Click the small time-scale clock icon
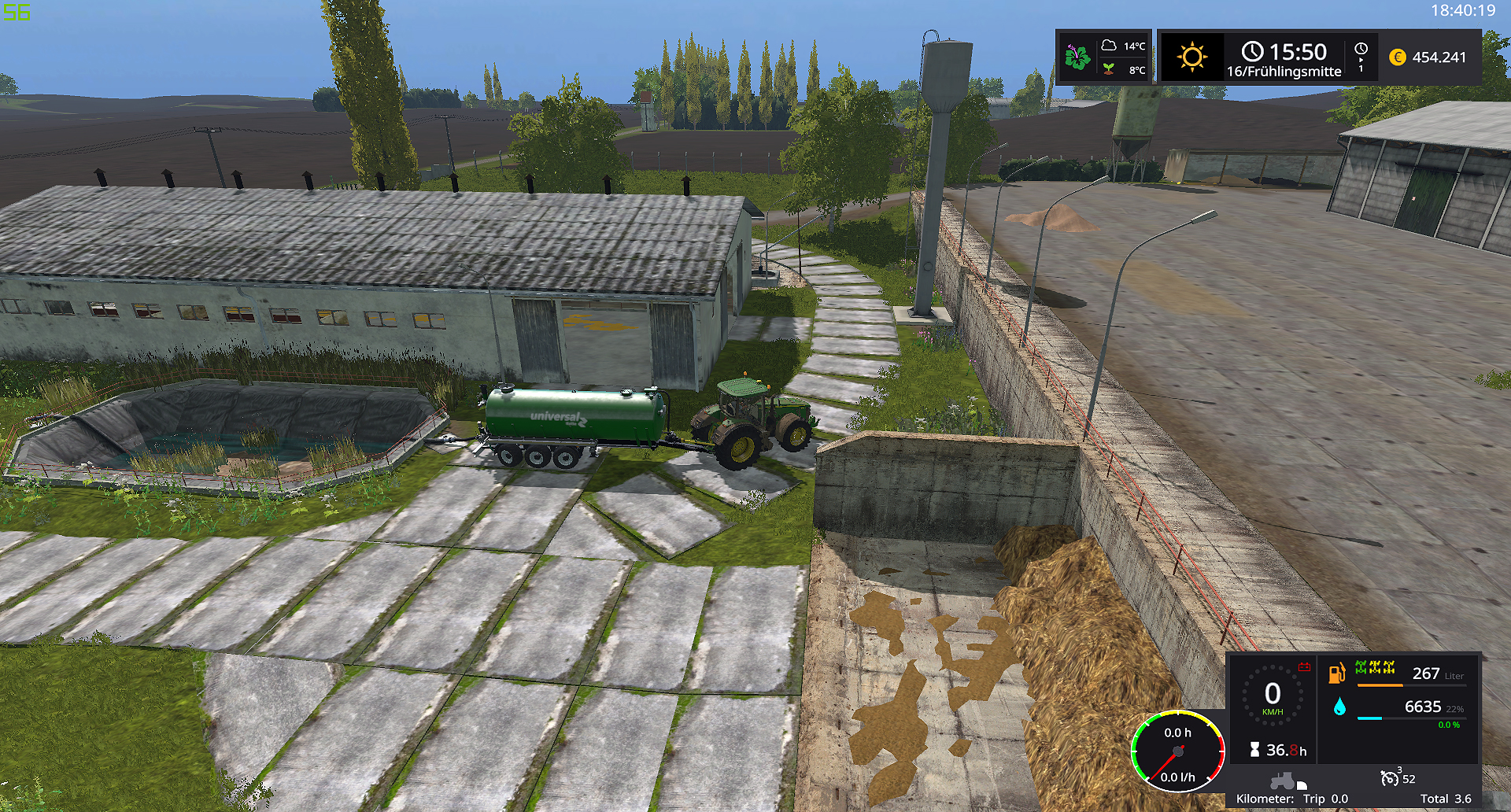1511x812 pixels. [x=1361, y=49]
